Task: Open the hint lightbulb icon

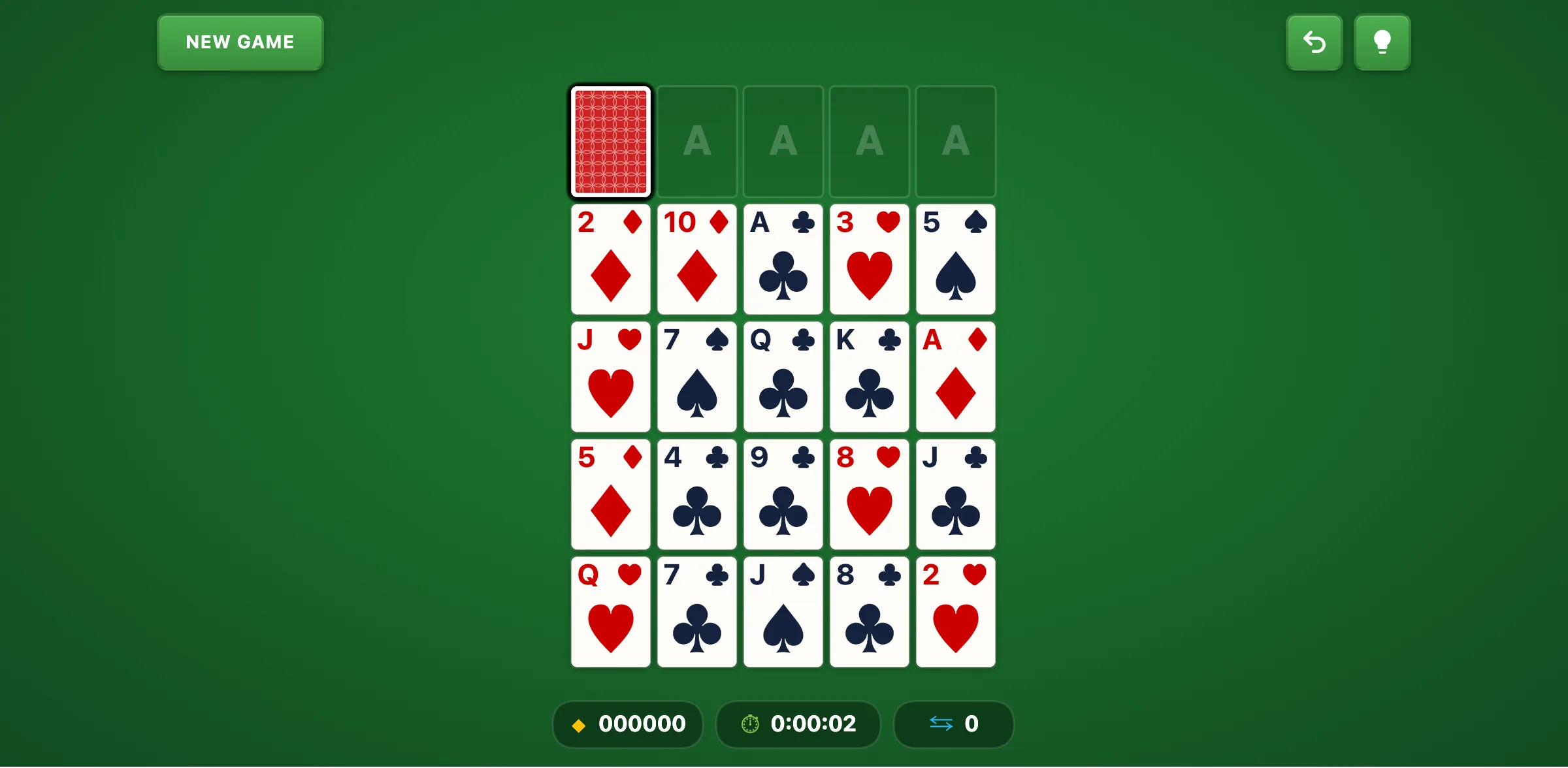Action: coord(1382,42)
